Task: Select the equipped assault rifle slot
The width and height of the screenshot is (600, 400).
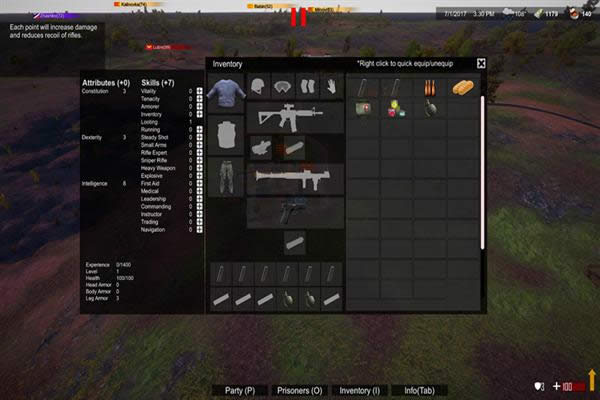Action: click(293, 115)
